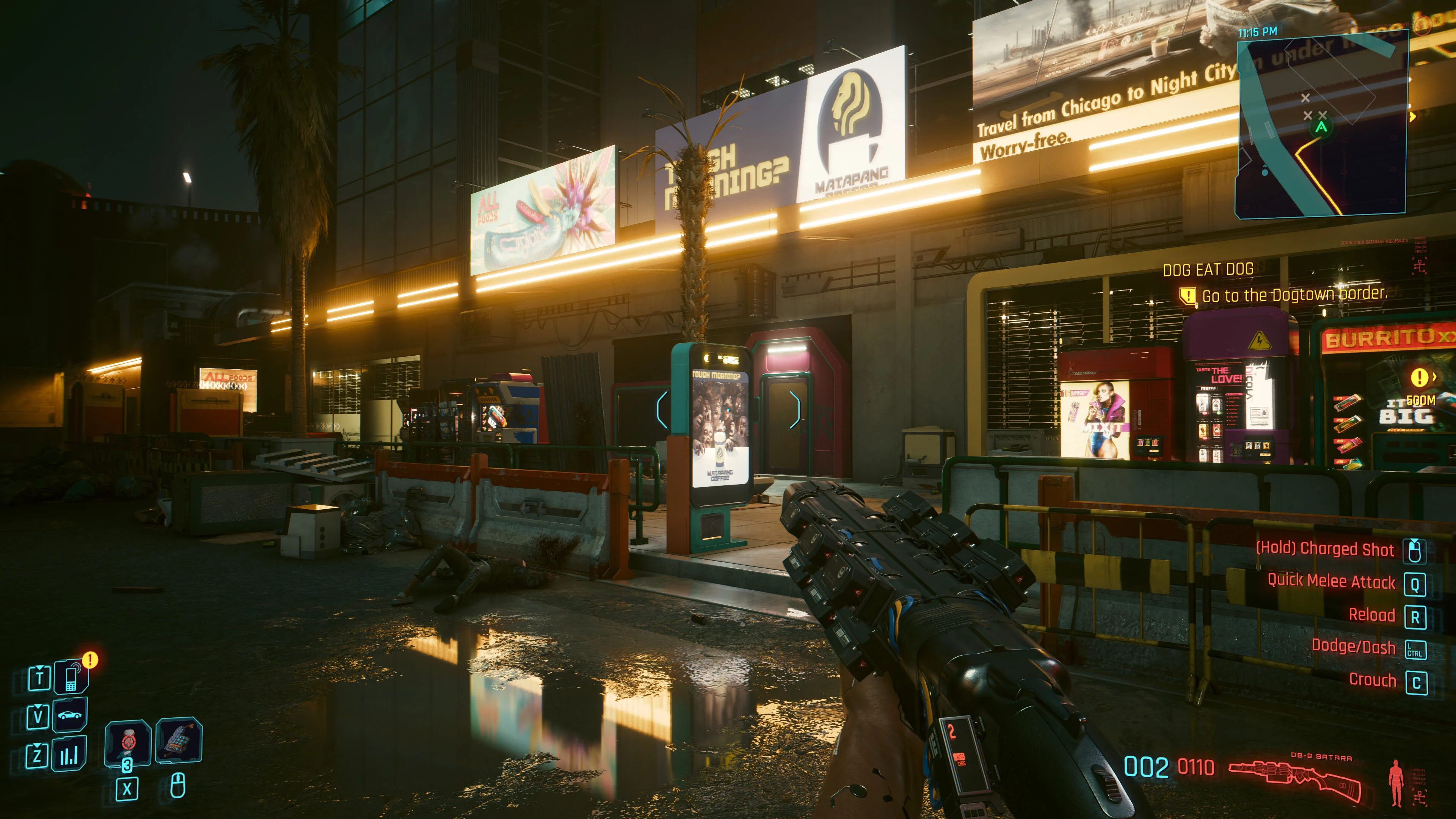Click the green player arrow on minimap

[x=1321, y=127]
